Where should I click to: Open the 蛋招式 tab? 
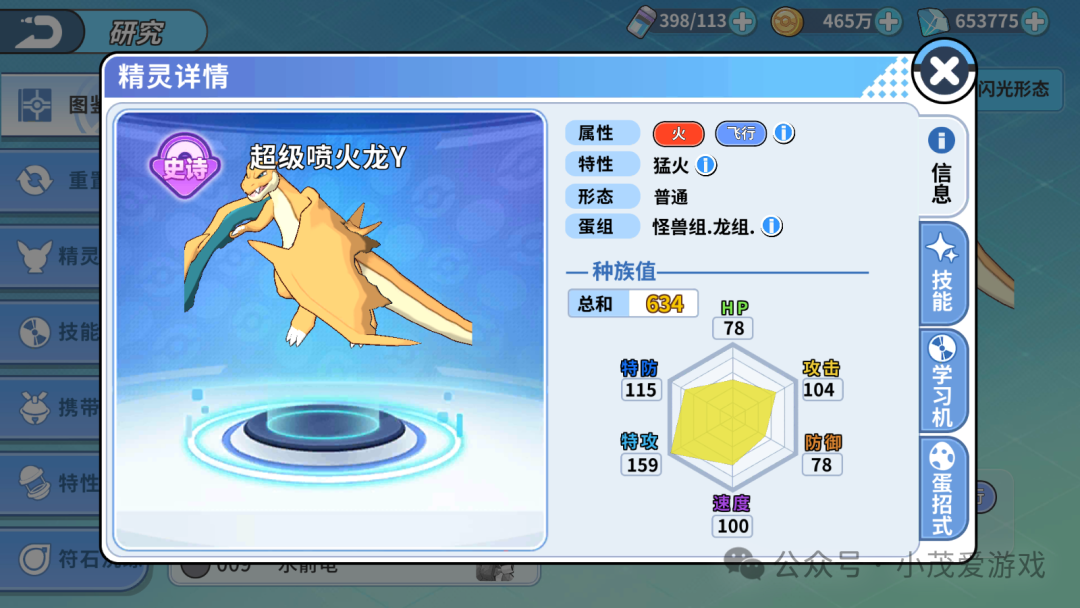942,488
